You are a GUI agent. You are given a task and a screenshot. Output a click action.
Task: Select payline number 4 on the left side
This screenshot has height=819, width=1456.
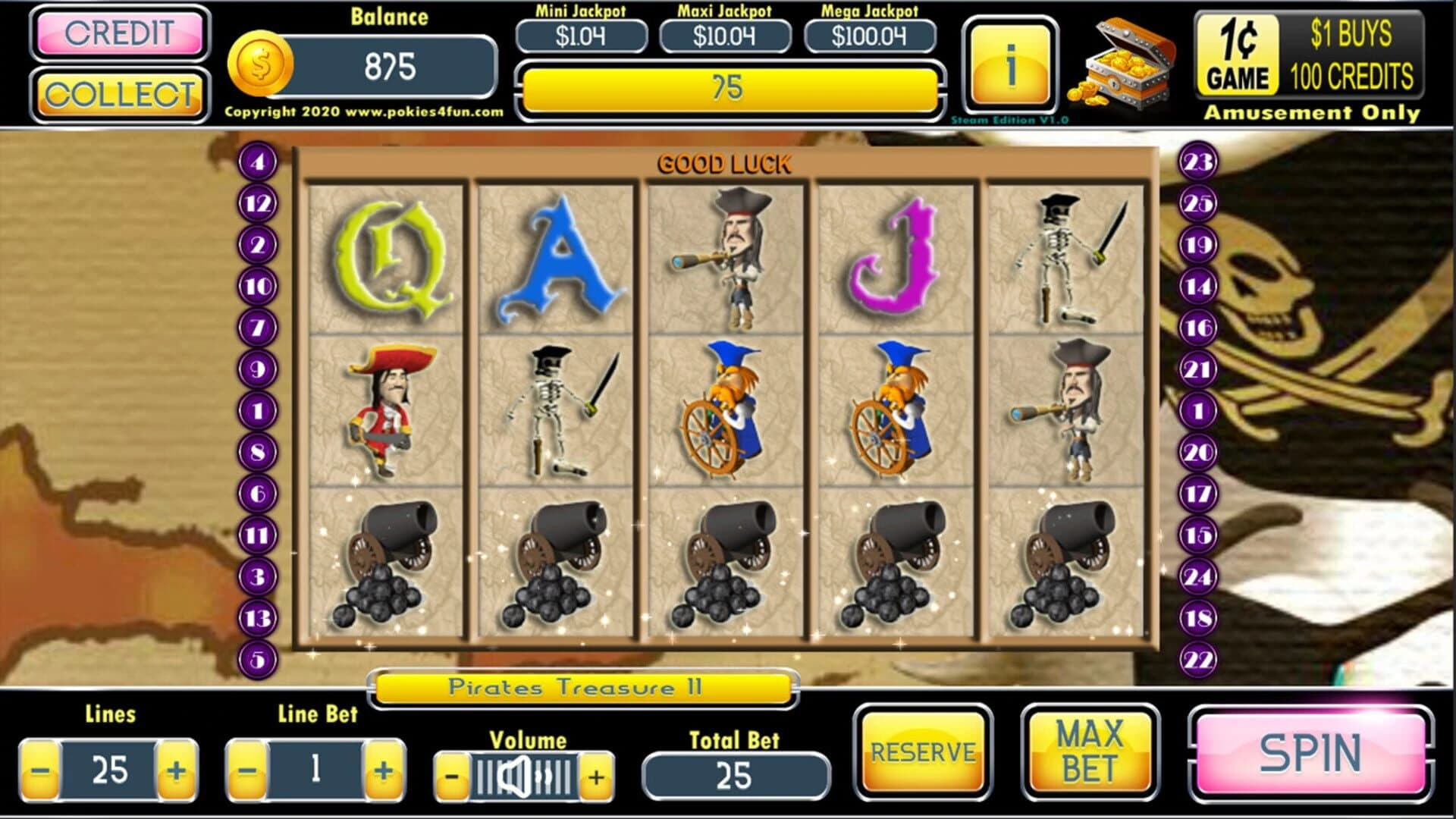coord(257,161)
